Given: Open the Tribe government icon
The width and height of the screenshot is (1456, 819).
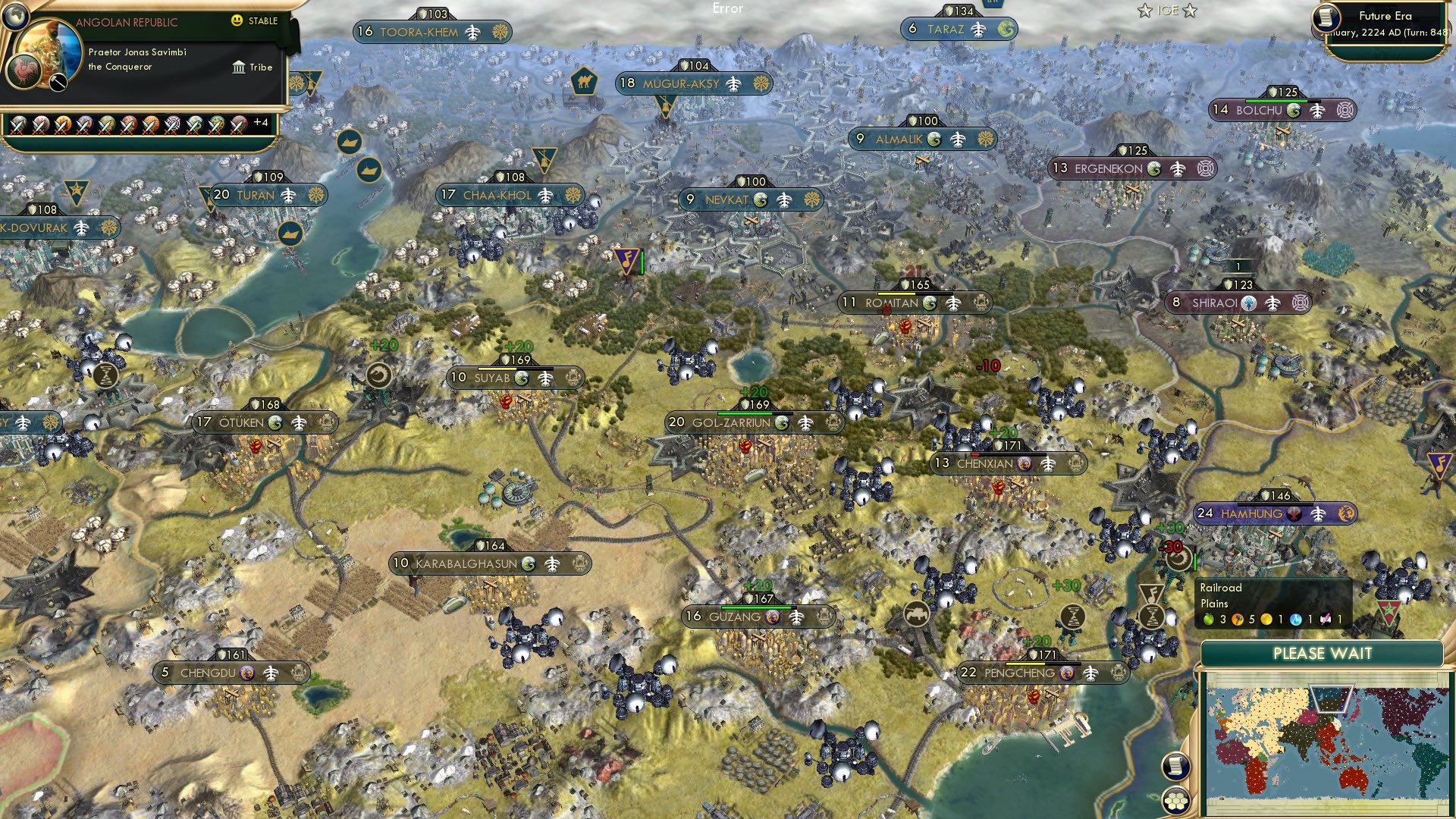Looking at the screenshot, I should tap(240, 67).
